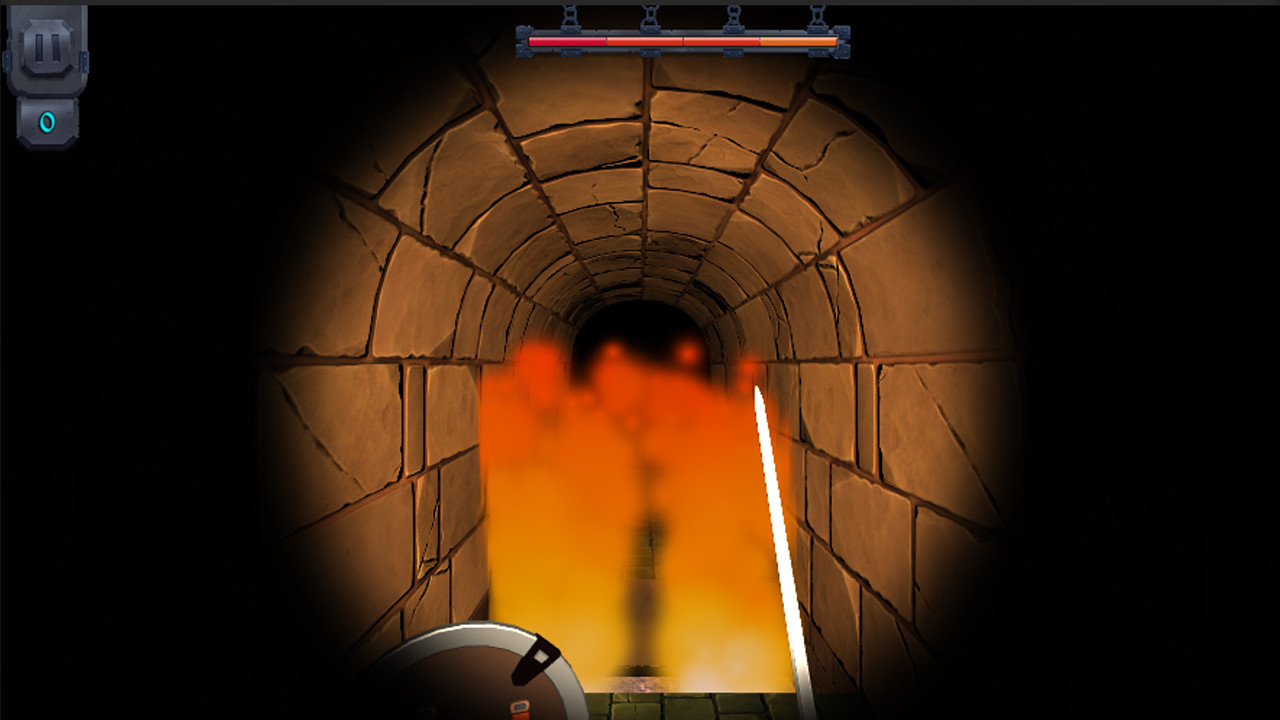Click the rightmost chain hanger on the health bar
Image resolution: width=1280 pixels, height=720 pixels.
tap(818, 18)
